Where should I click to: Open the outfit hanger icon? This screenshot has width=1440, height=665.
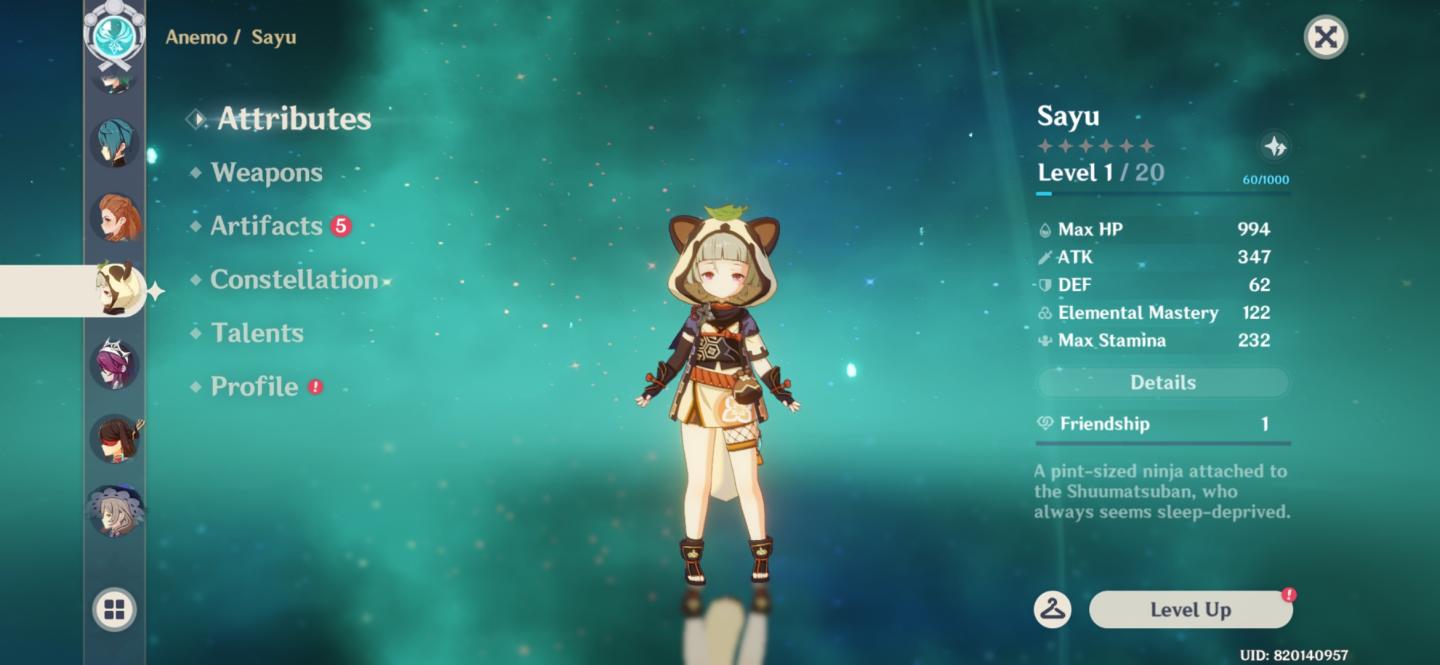[x=1052, y=609]
